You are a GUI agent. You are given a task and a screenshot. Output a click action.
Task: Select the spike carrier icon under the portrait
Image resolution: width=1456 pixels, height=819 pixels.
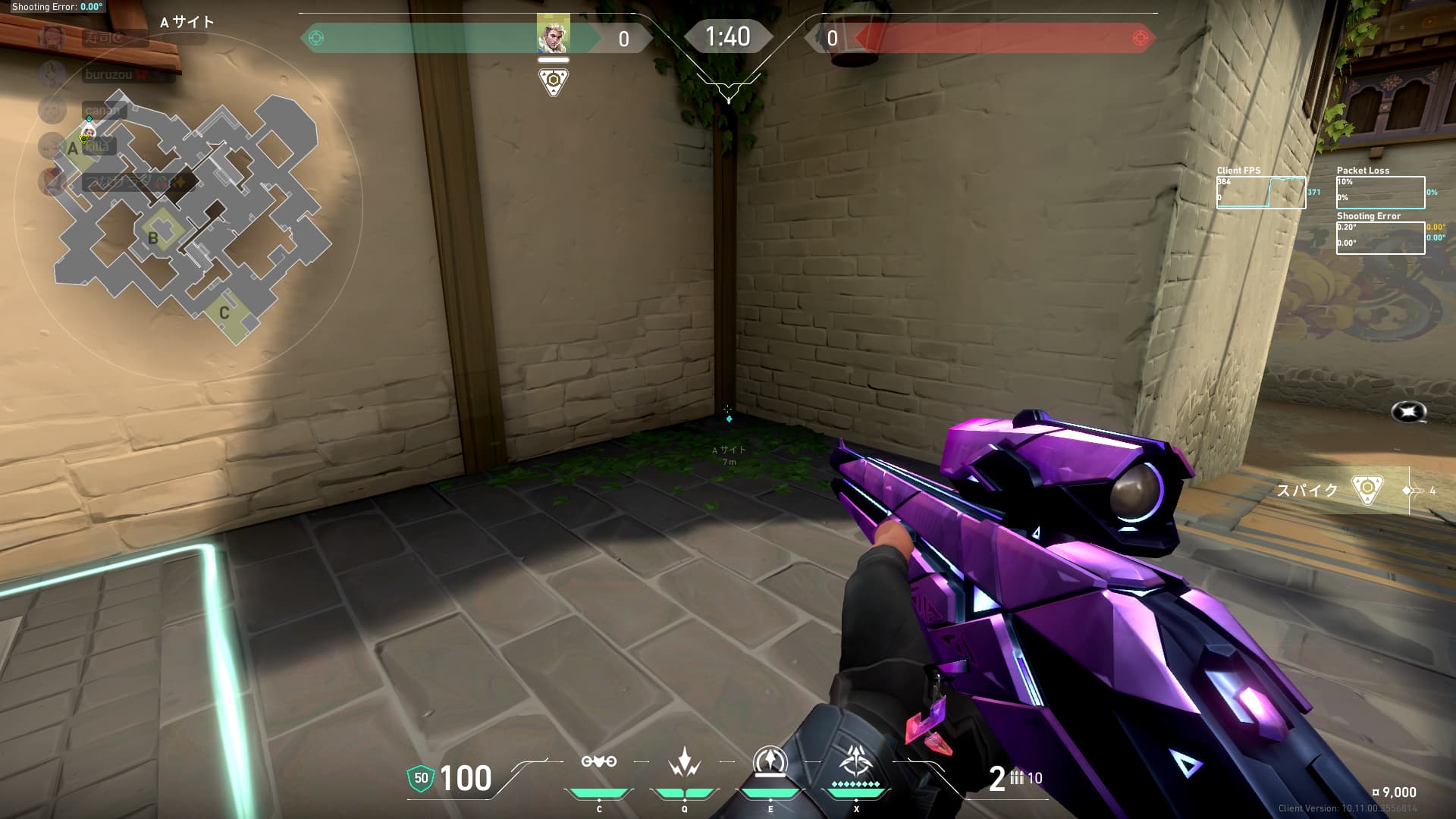(554, 80)
